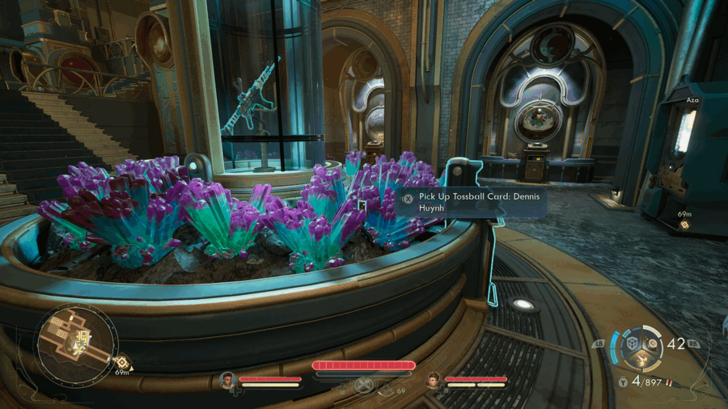Use the grenade ability icon
The image size is (728, 409).
pyautogui.click(x=653, y=344)
